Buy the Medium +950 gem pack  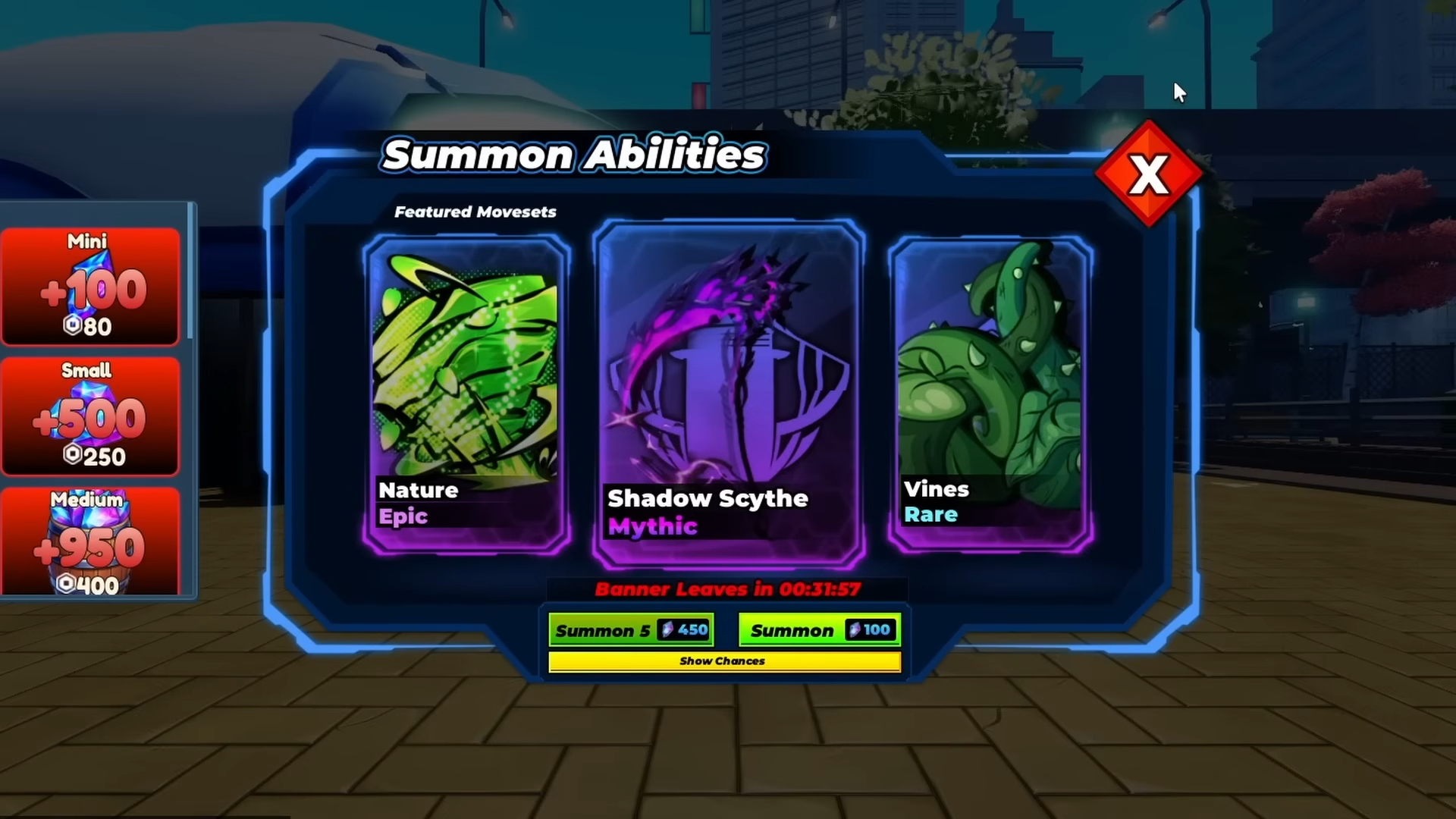click(90, 541)
